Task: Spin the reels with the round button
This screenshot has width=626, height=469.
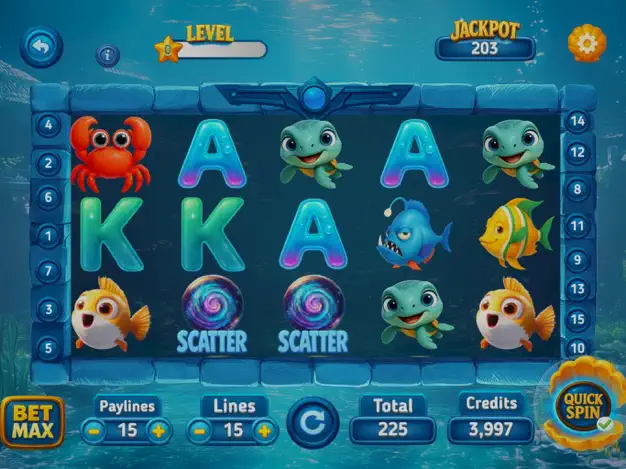Action: [313, 423]
